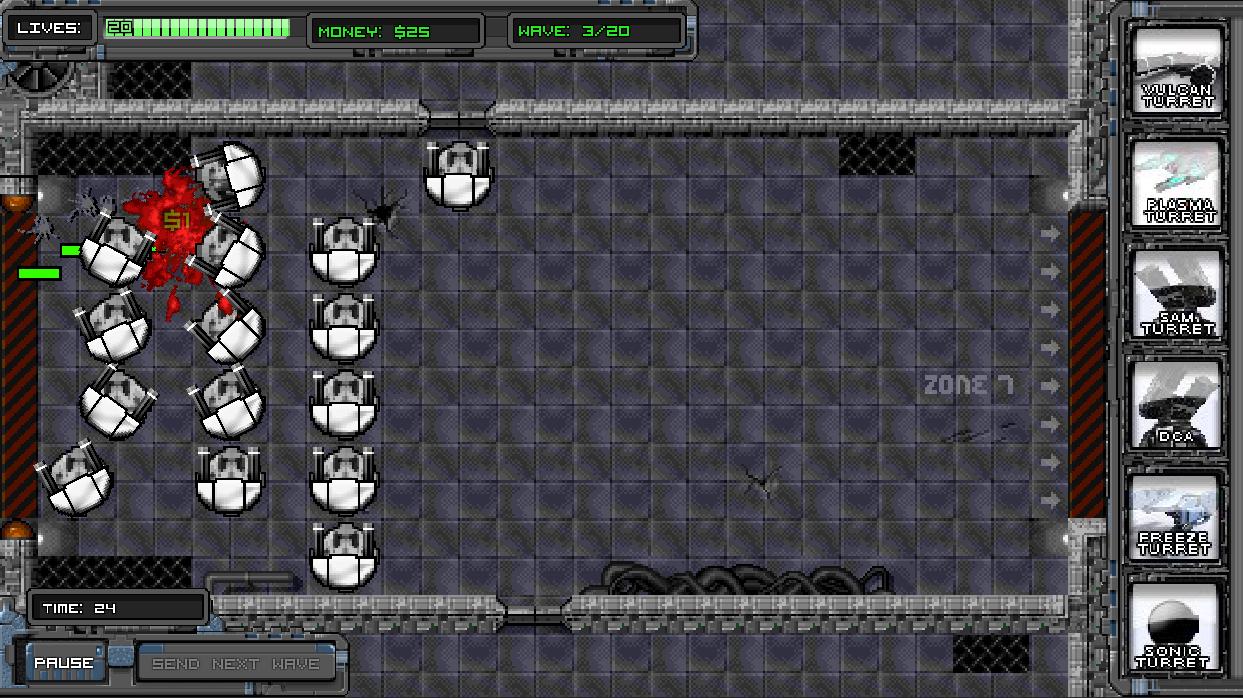Select the DCA turret build icon
The height and width of the screenshot is (698, 1243).
click(1178, 406)
